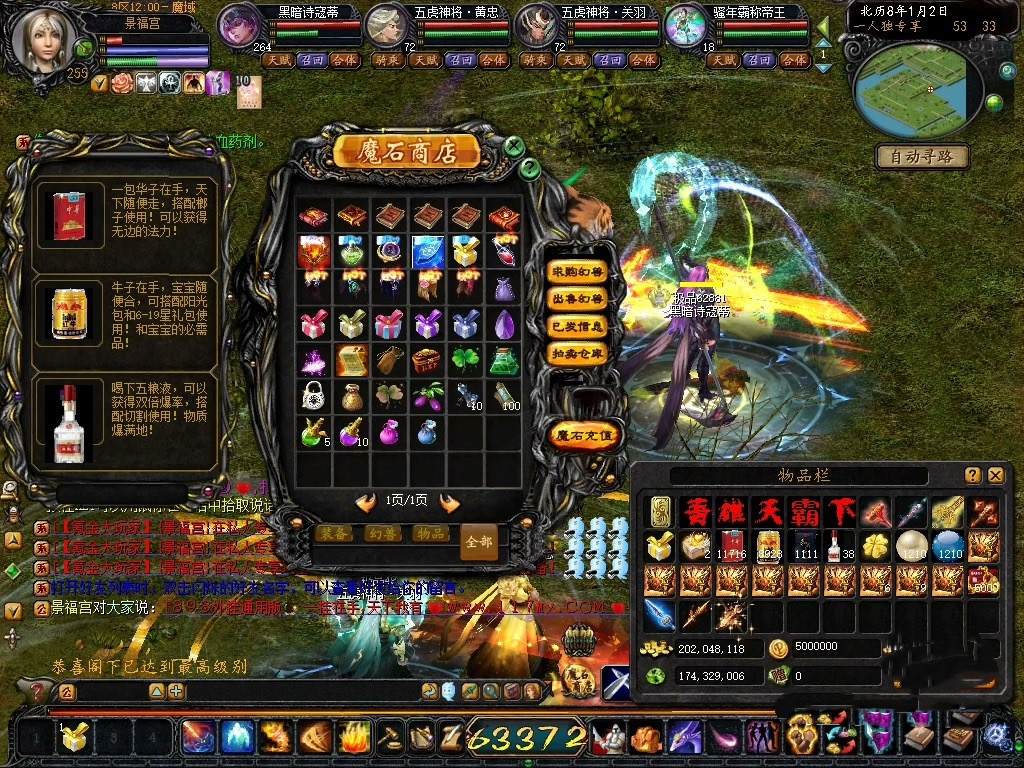Switch to the 幻兽 shop tab

click(x=383, y=533)
